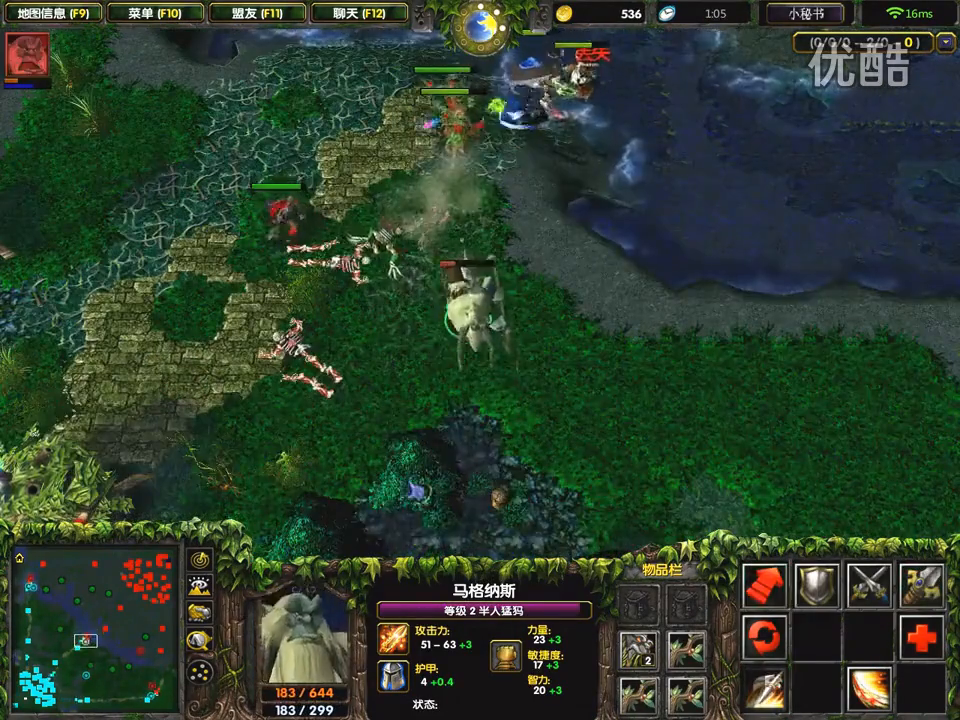960x720 pixels.
Task: Open the 地图信息 (F9) map info menu
Action: click(x=54, y=14)
